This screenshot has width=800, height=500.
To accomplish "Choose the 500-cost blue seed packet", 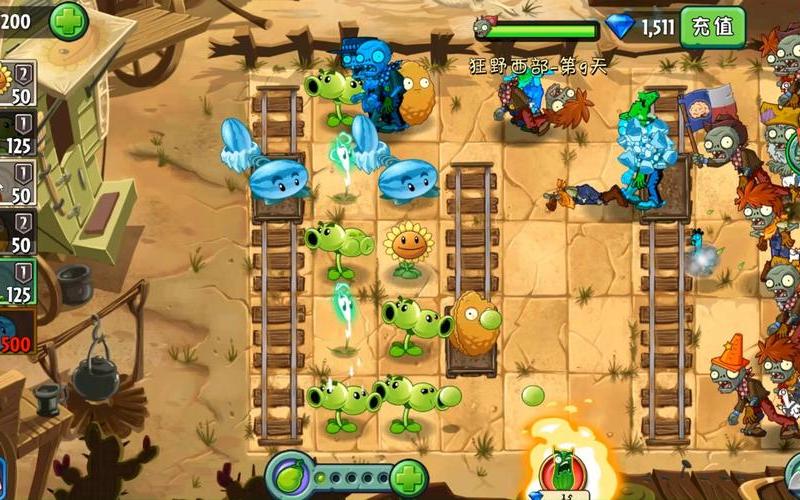I will 17,333.
